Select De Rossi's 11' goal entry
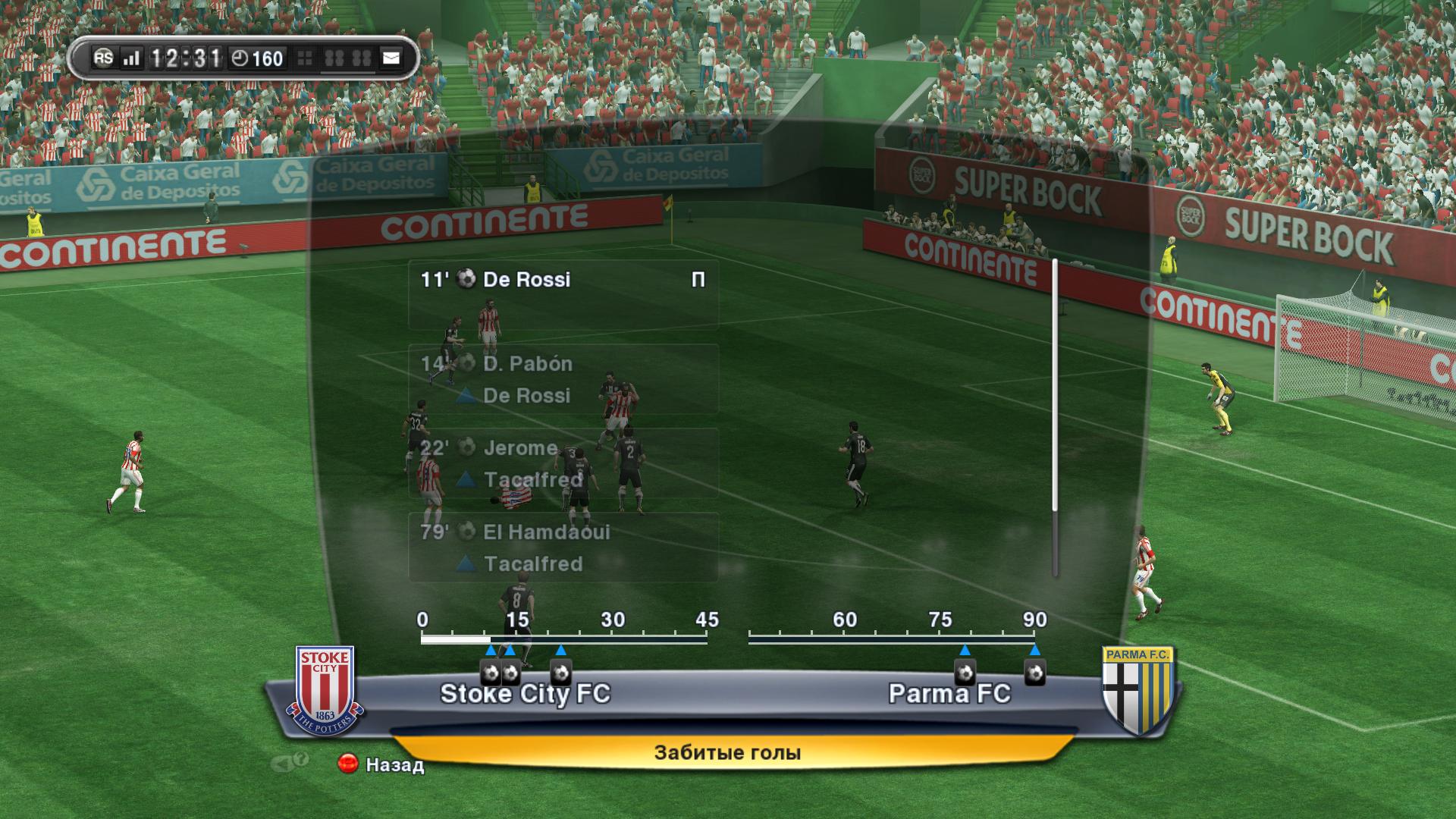 (563, 294)
